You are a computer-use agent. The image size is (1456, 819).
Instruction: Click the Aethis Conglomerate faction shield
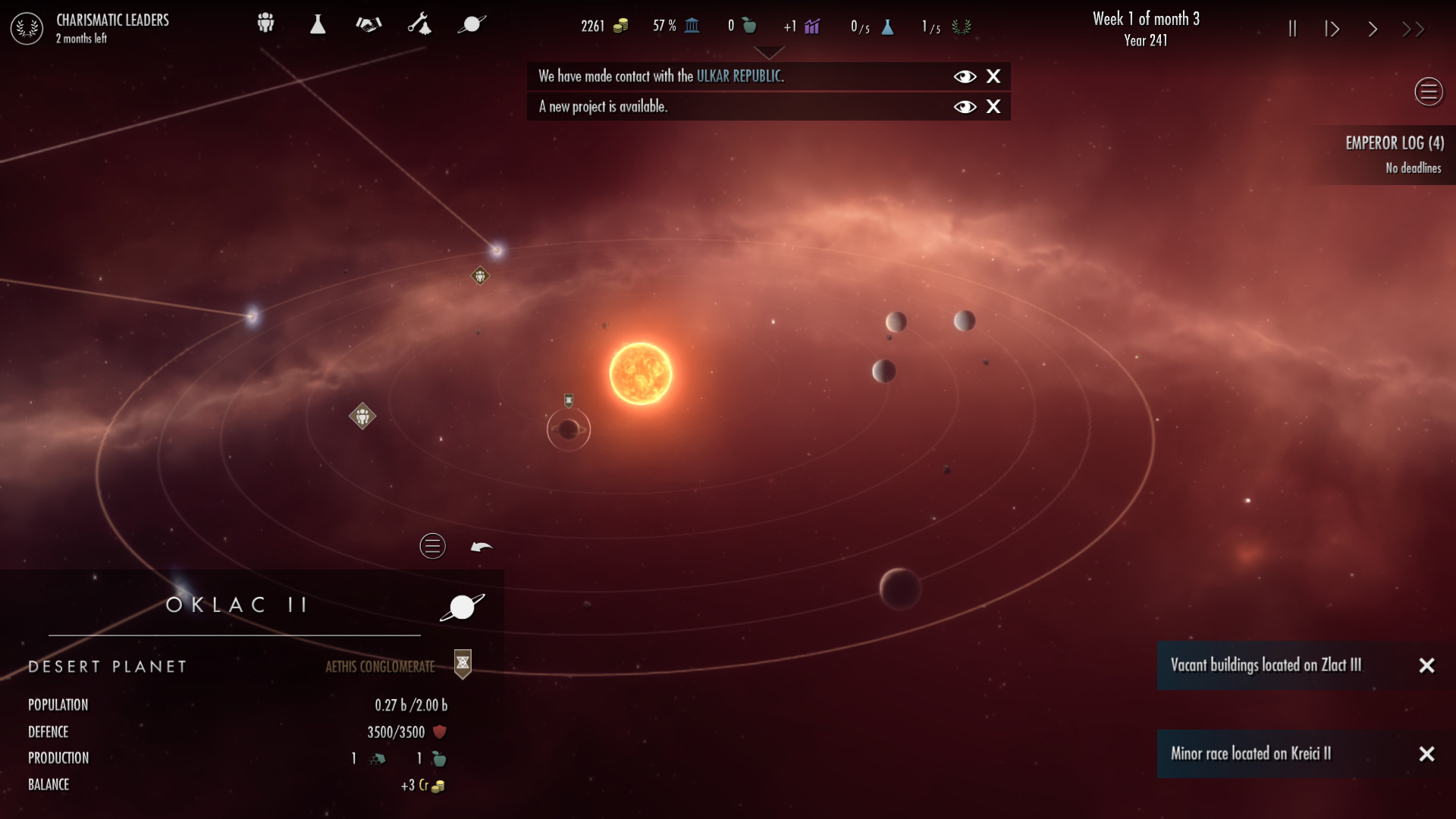[461, 664]
